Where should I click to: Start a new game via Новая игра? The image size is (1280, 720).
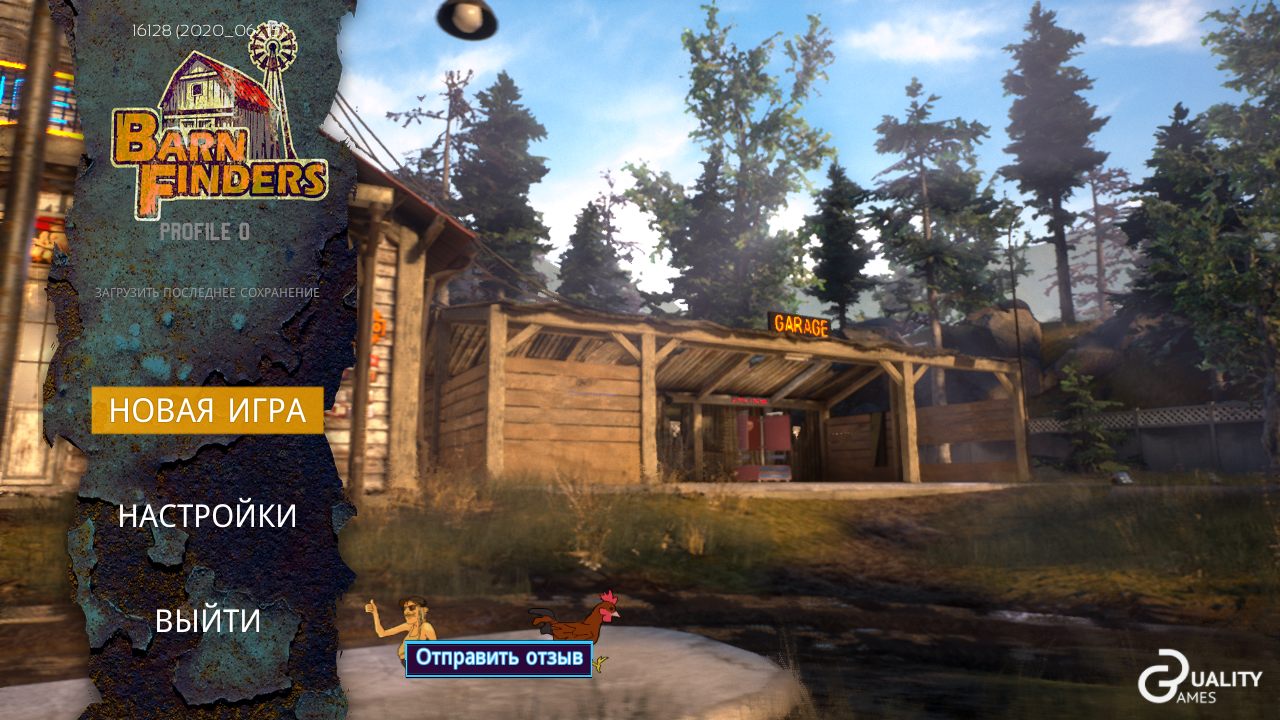point(207,410)
